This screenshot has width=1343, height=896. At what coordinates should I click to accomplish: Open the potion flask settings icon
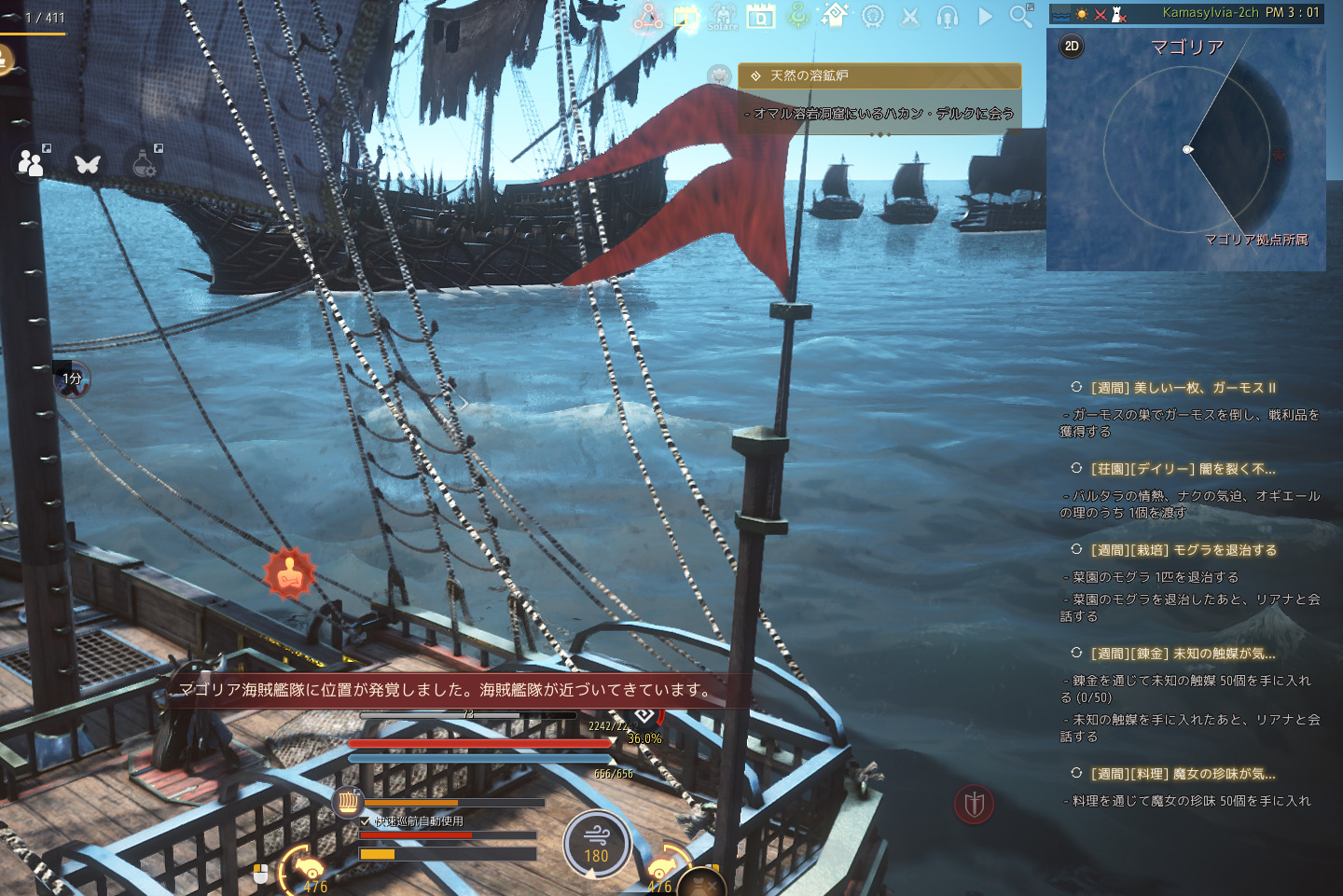pos(141,164)
